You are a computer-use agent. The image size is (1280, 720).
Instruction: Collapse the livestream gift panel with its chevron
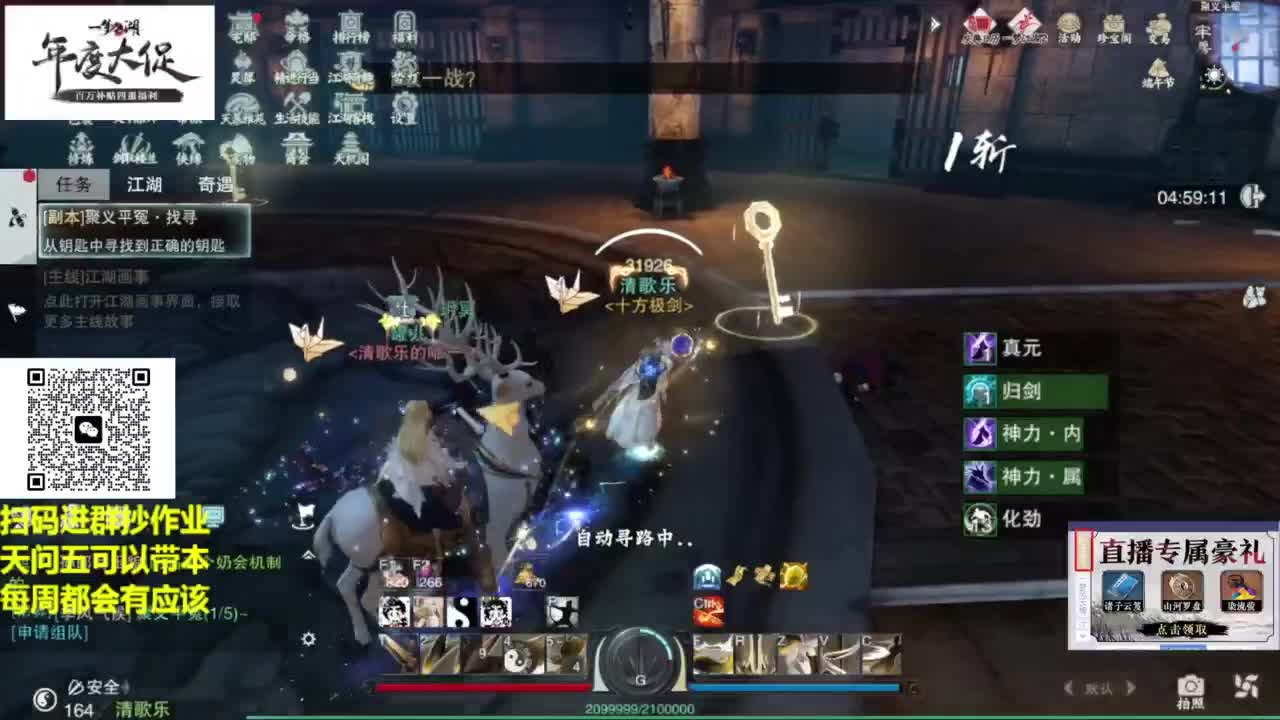click(x=1082, y=636)
